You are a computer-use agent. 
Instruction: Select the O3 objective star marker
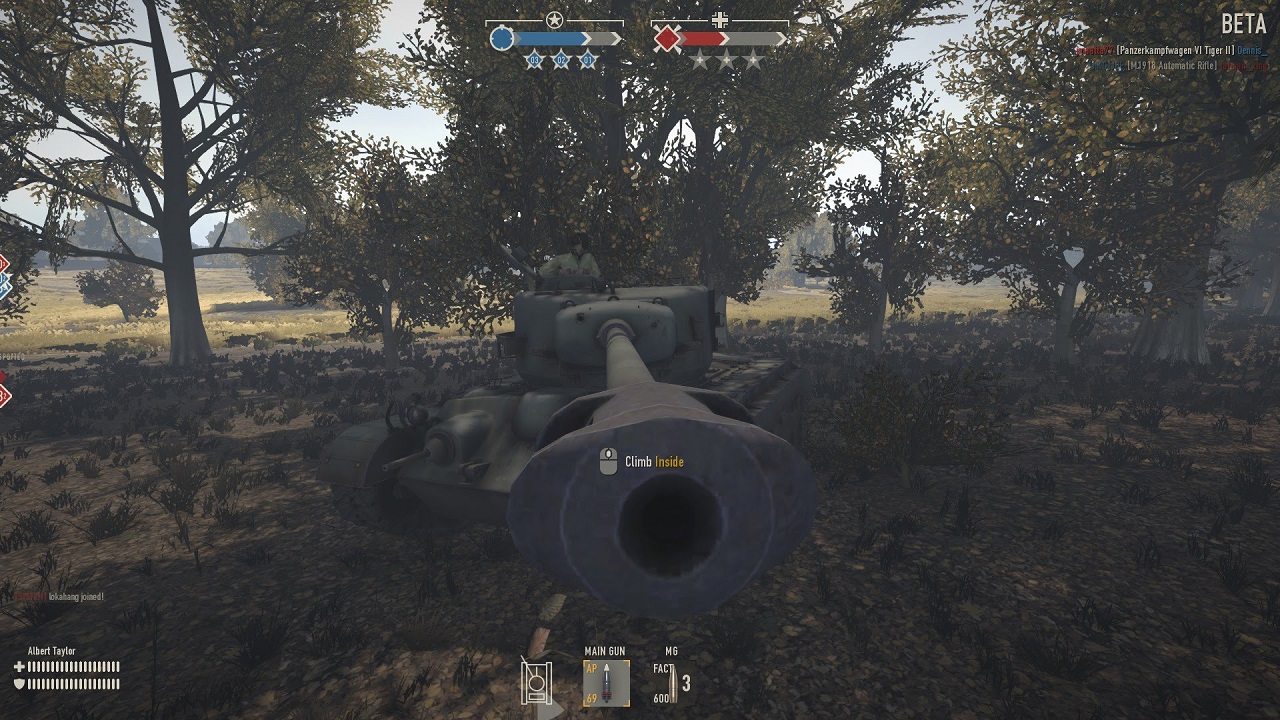pos(535,61)
